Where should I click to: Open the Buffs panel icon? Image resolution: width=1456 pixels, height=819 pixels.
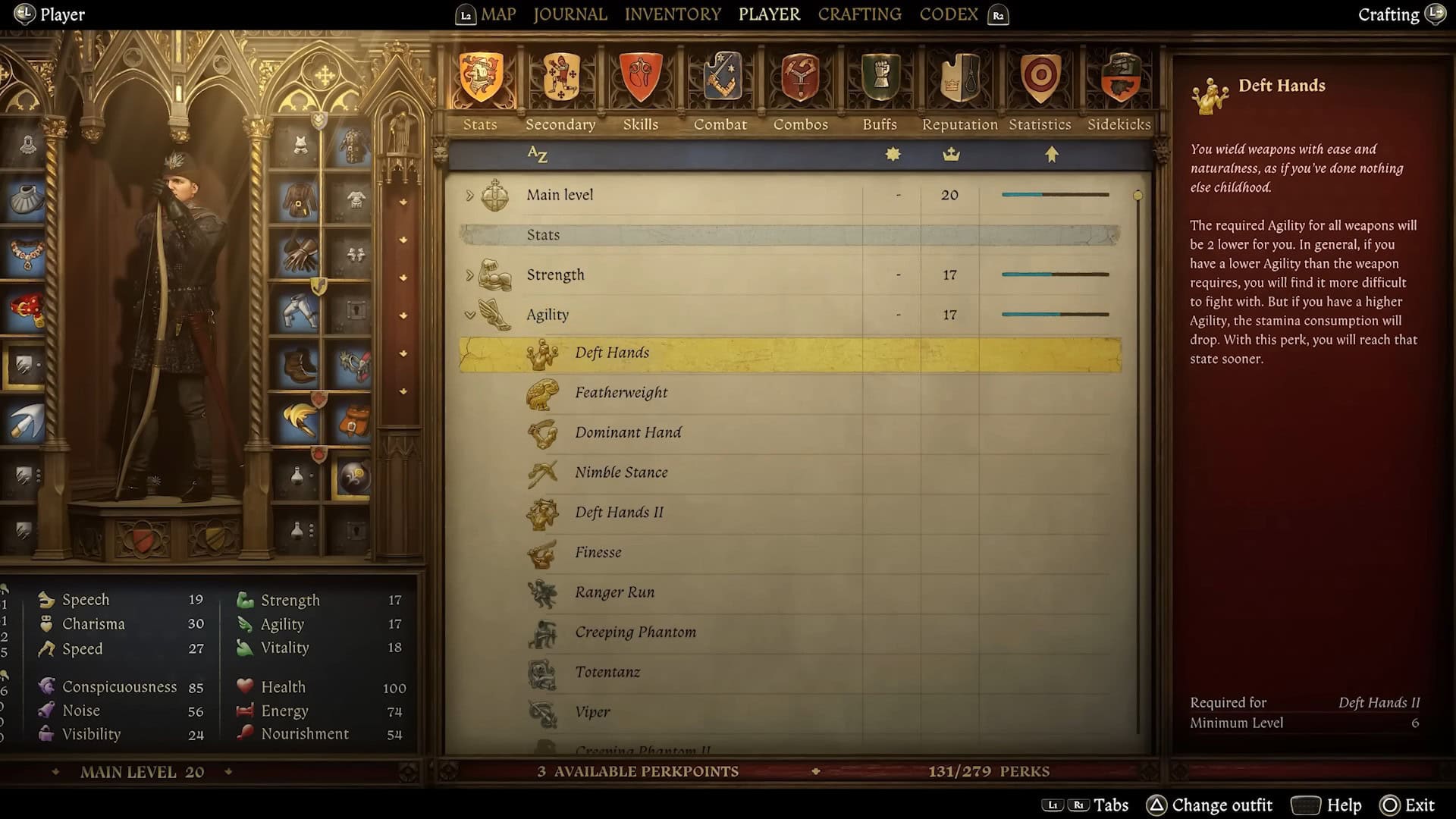point(880,76)
